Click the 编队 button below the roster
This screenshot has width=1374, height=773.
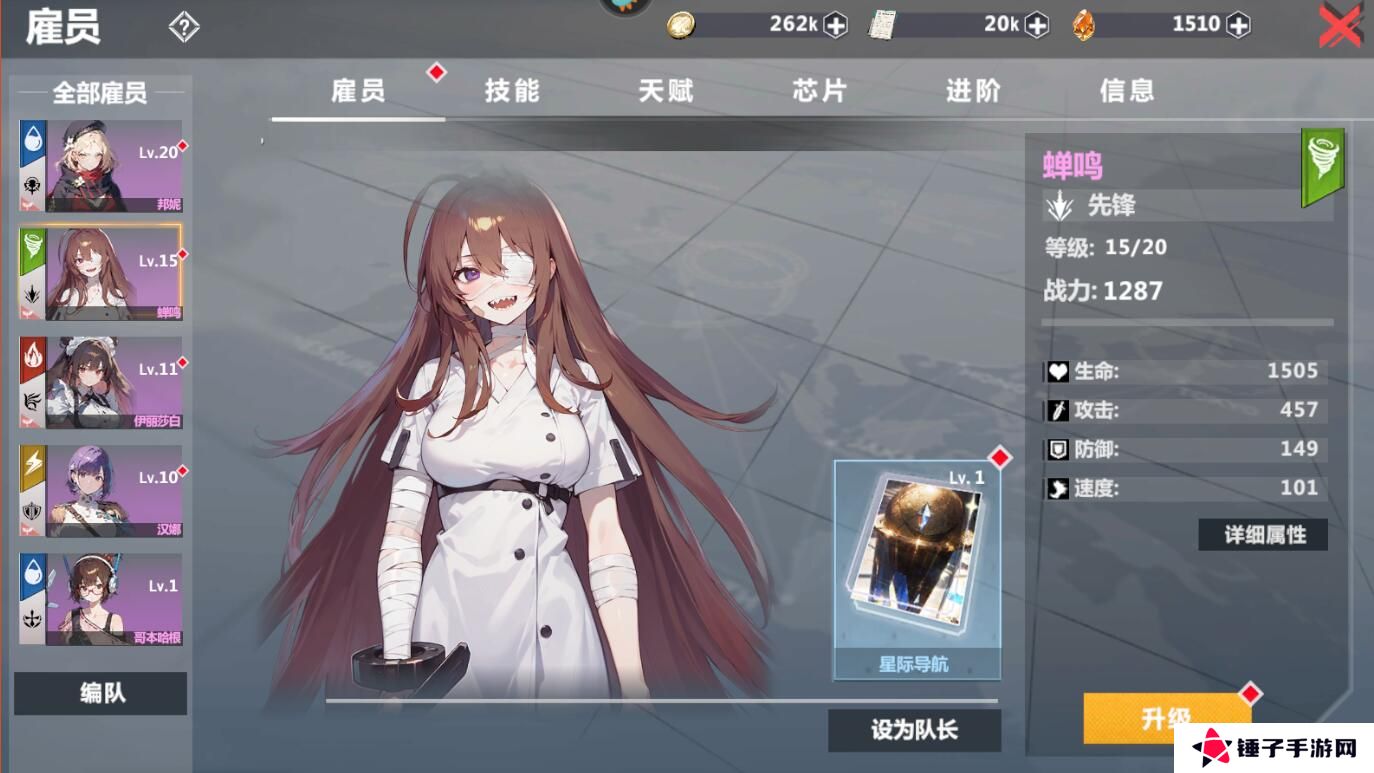tap(100, 692)
